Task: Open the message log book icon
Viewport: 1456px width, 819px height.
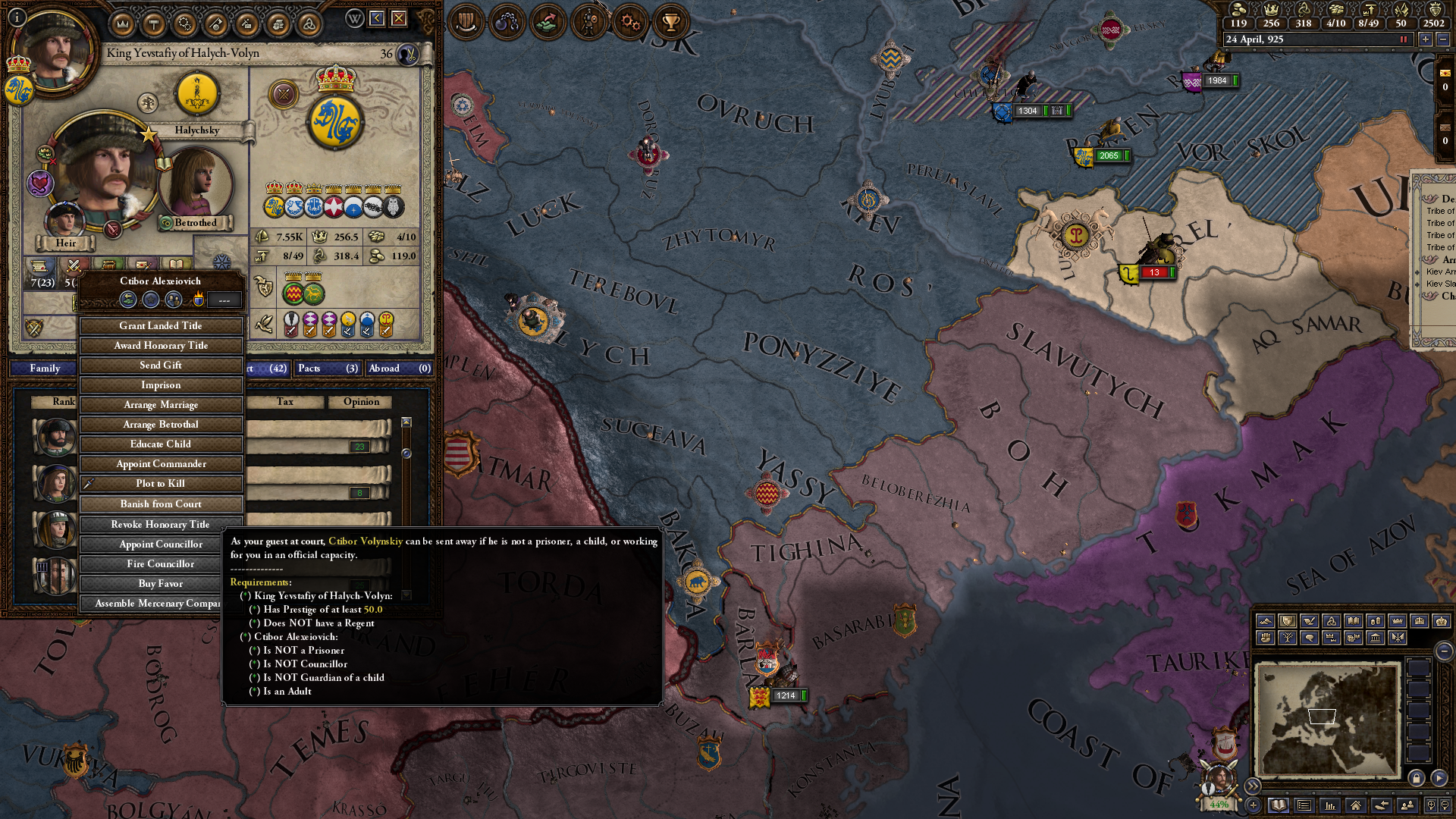Action: pyautogui.click(x=1279, y=805)
